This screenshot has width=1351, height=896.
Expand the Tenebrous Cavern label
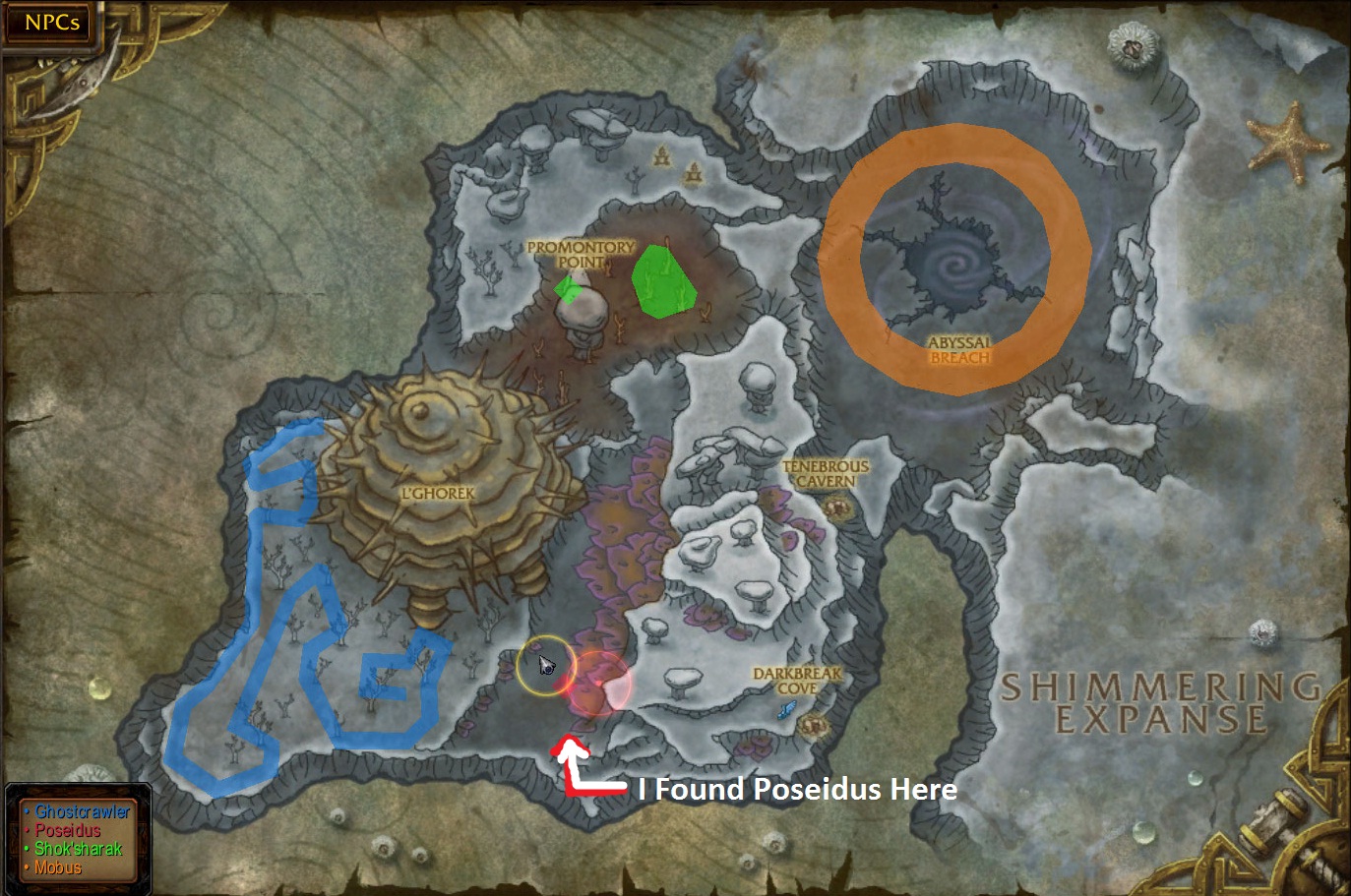pos(825,472)
